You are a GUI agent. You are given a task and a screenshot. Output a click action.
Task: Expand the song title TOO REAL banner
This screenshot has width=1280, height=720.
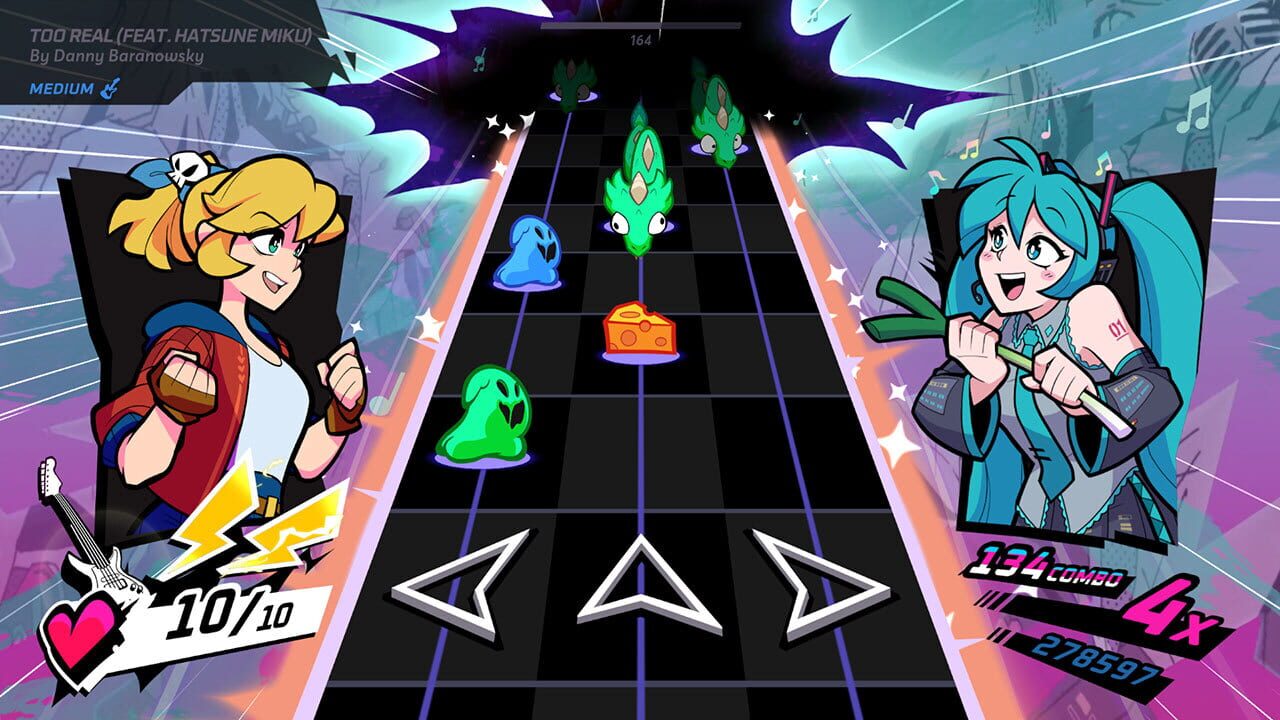(168, 34)
